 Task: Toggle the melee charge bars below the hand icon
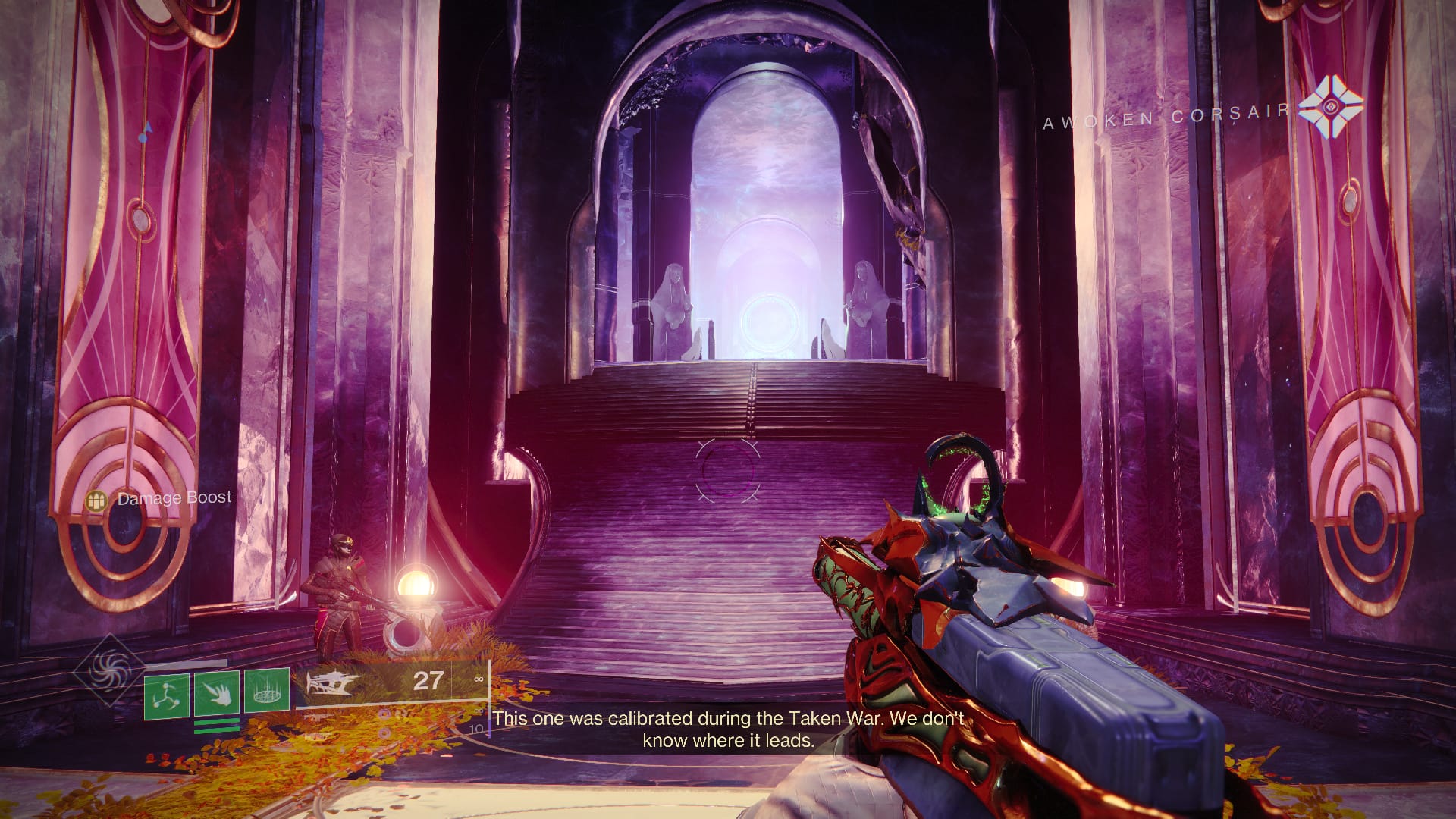[218, 726]
